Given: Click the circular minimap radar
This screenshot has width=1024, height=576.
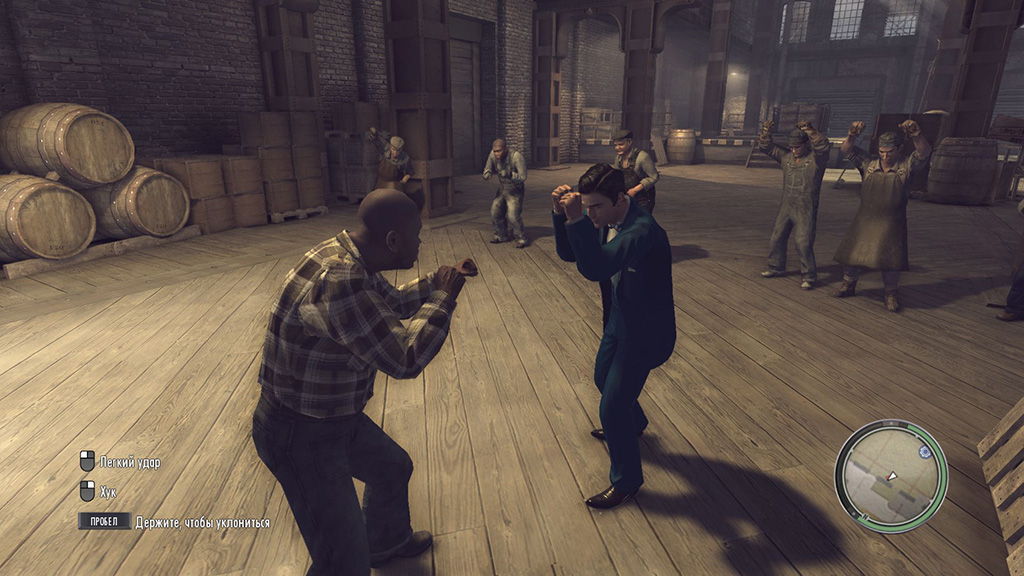Looking at the screenshot, I should tap(890, 475).
